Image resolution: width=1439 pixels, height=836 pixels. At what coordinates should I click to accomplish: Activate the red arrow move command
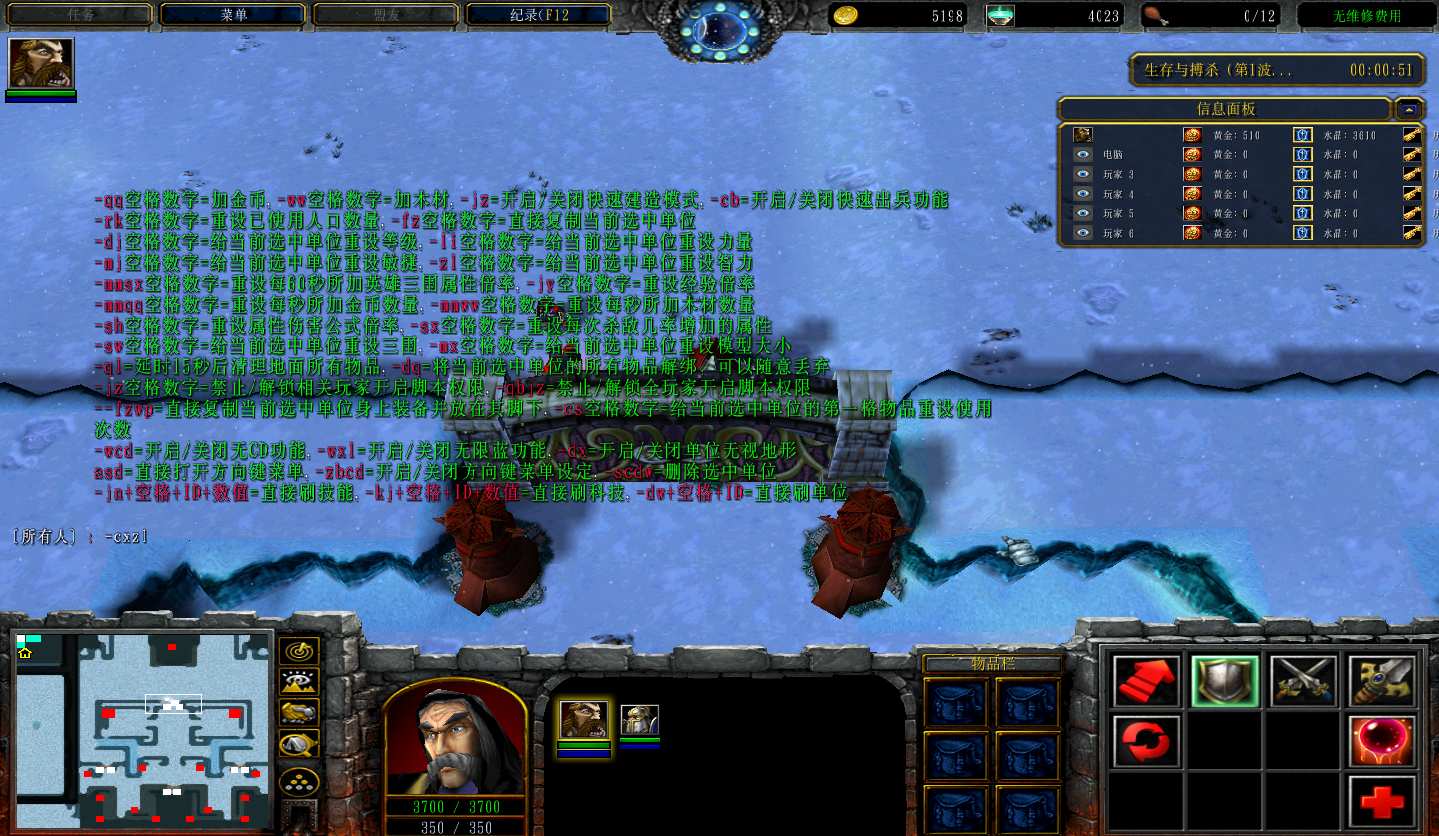1145,681
